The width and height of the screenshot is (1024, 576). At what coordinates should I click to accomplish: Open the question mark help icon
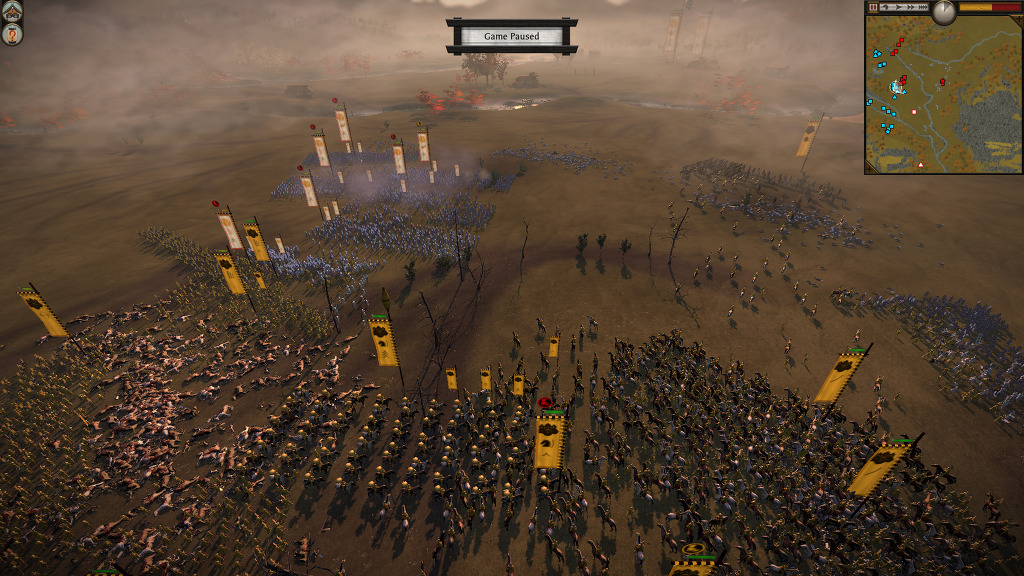(12, 34)
